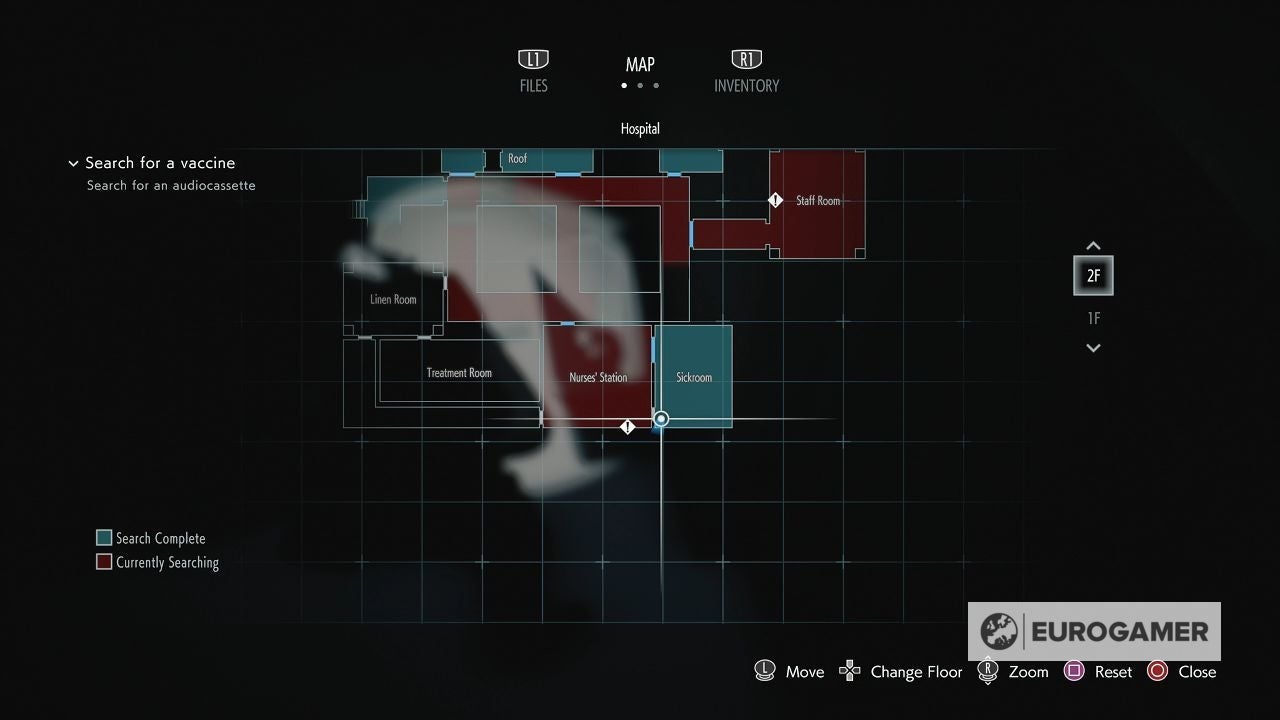Click the L1 button prompt for Files
Screen dimensions: 1280x720
[533, 59]
